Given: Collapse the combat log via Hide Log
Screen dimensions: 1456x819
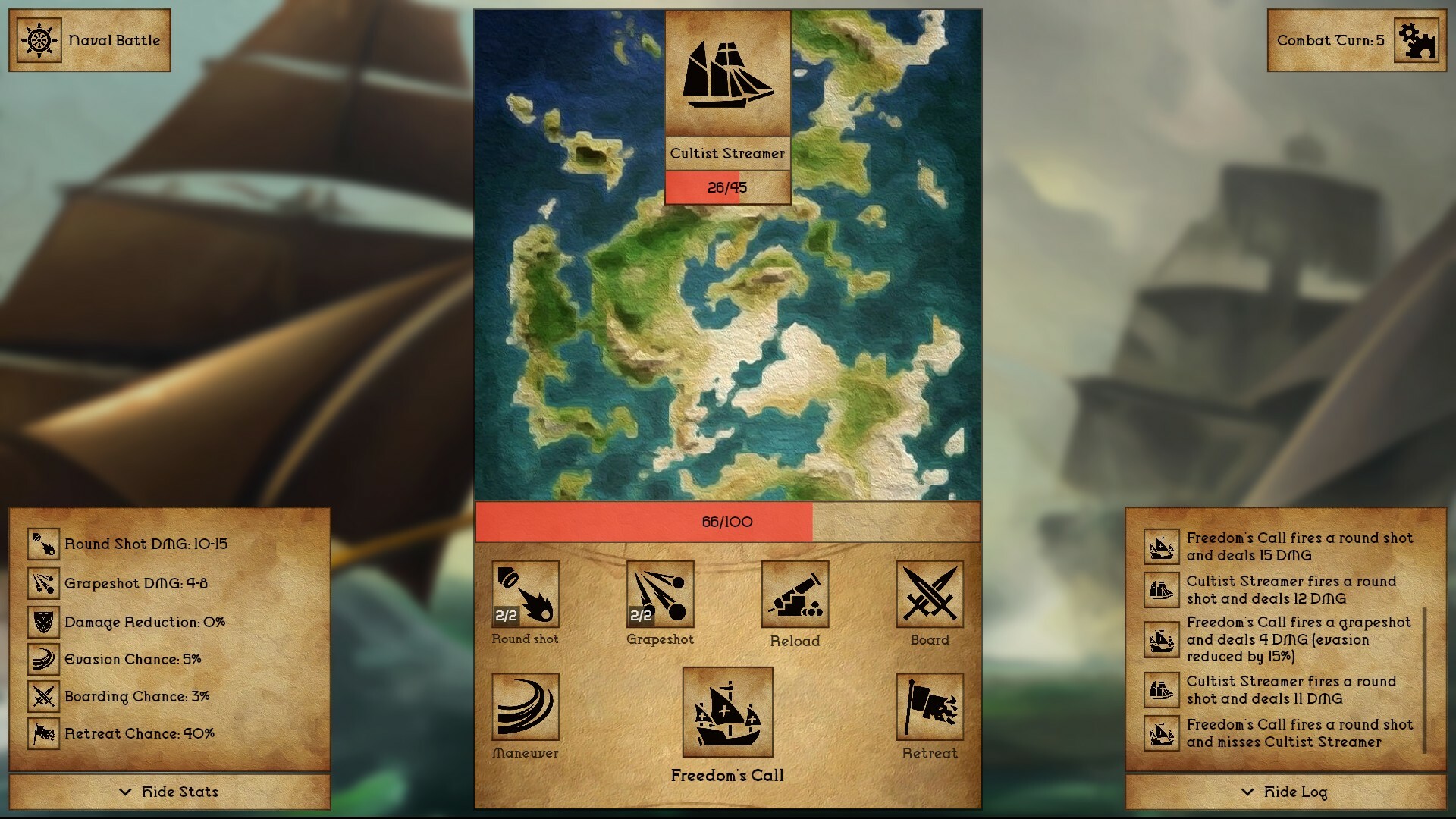Looking at the screenshot, I should (x=1294, y=792).
